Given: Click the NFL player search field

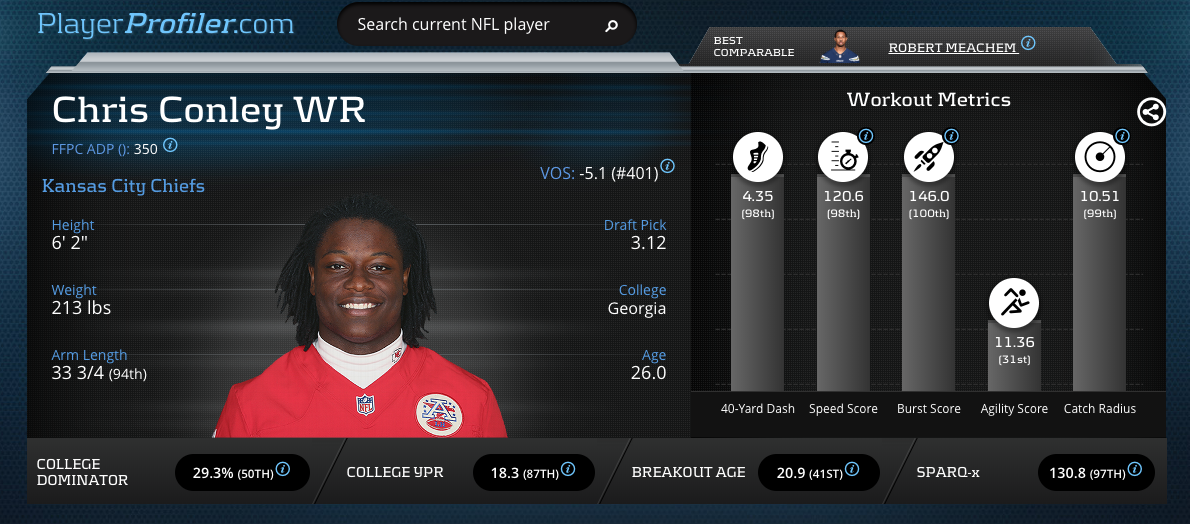Looking at the screenshot, I should pos(470,25).
